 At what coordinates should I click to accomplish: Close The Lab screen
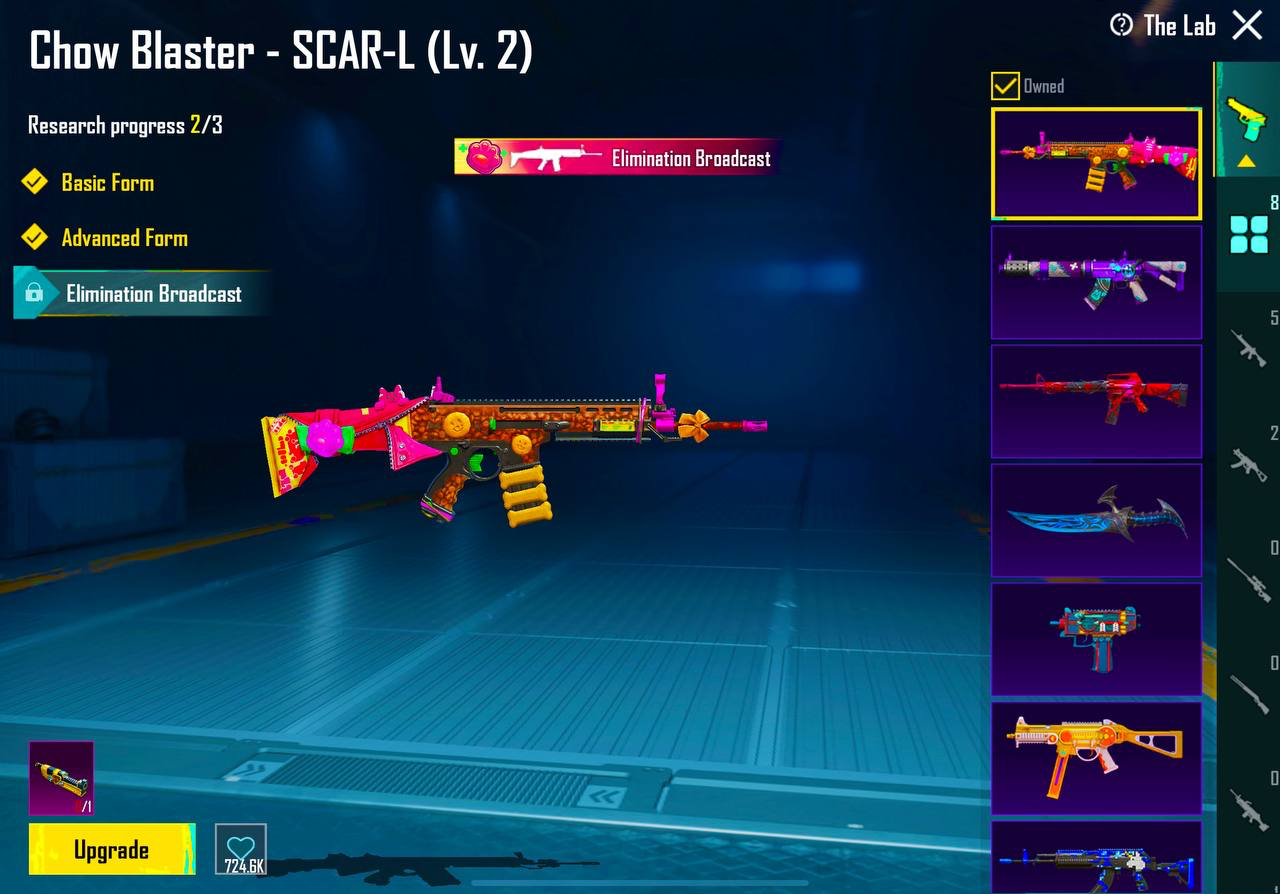[1247, 25]
